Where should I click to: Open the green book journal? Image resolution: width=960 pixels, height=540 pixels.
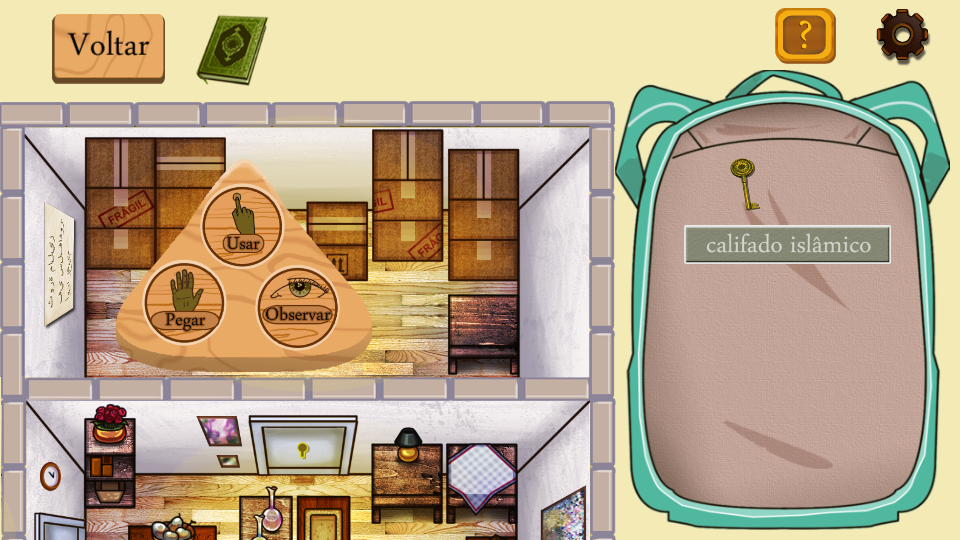(232, 48)
